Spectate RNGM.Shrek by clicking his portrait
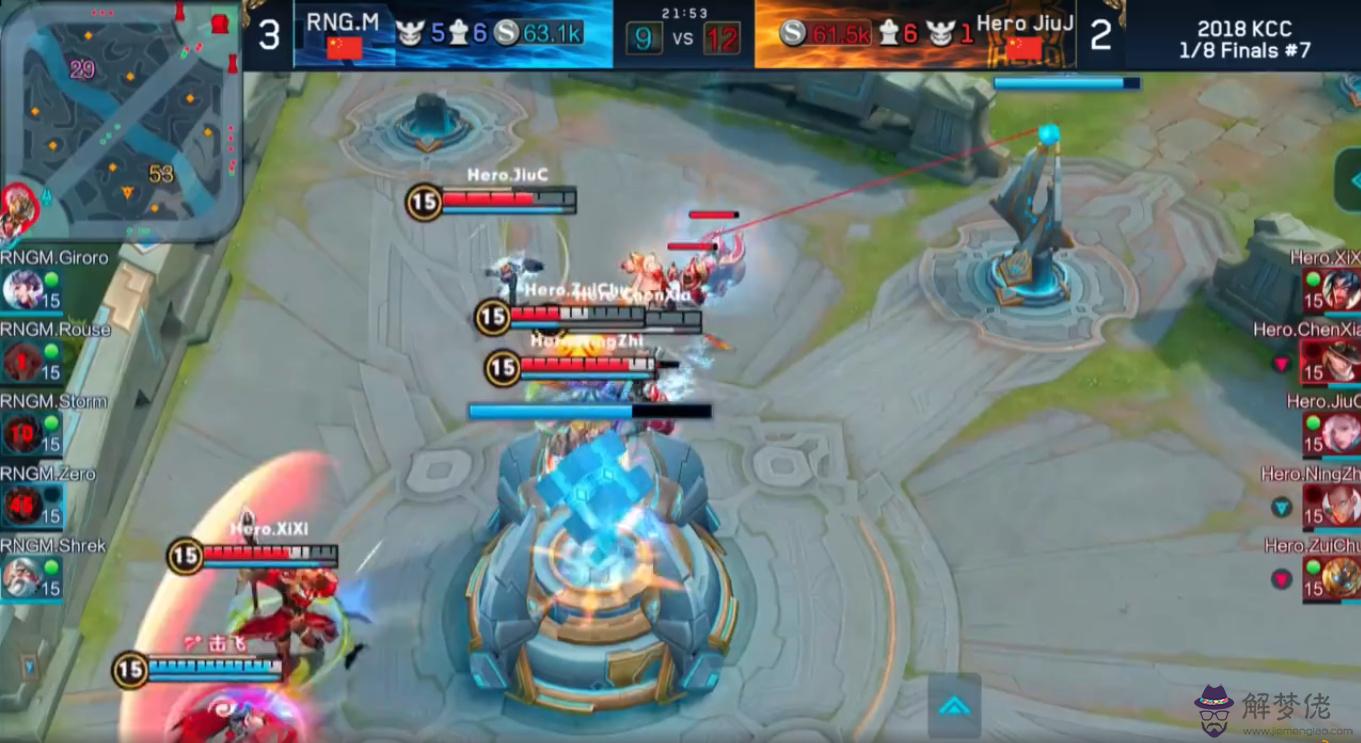This screenshot has width=1361, height=743. pos(21,577)
